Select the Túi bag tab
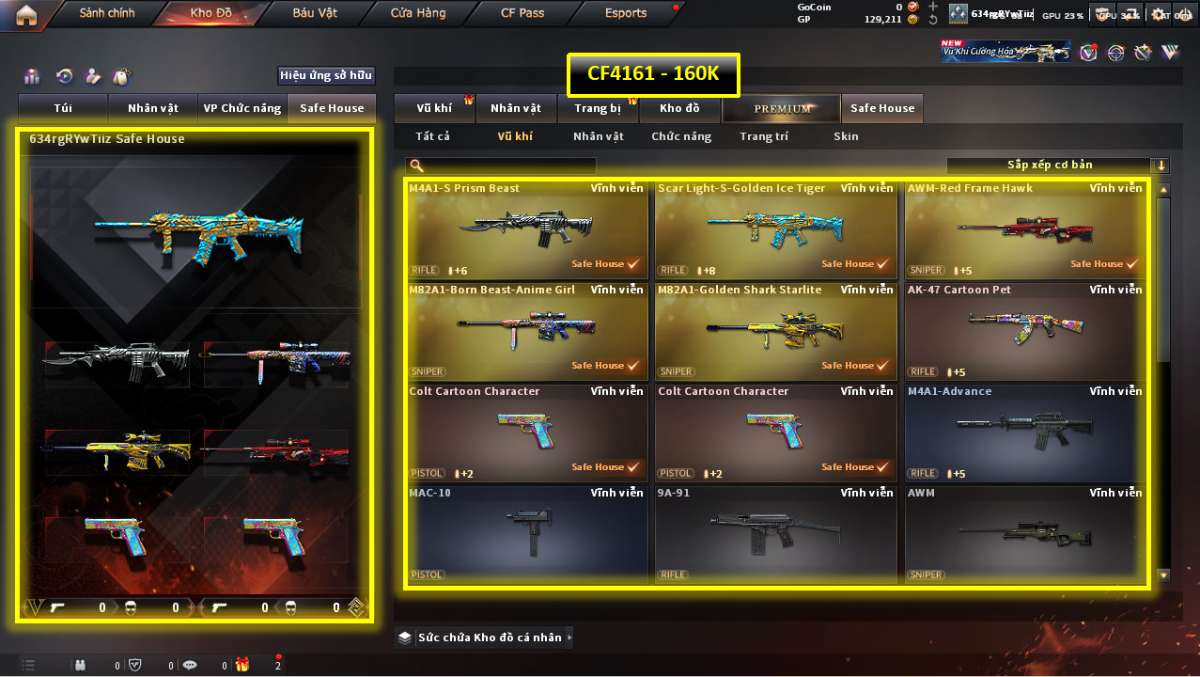1200x677 pixels. [63, 108]
